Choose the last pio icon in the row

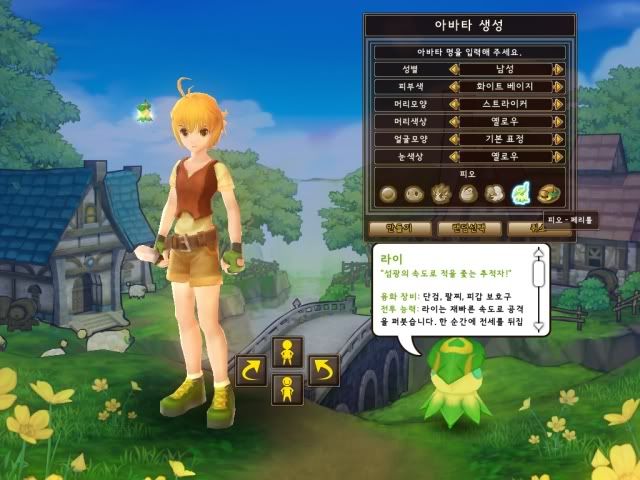tap(547, 195)
